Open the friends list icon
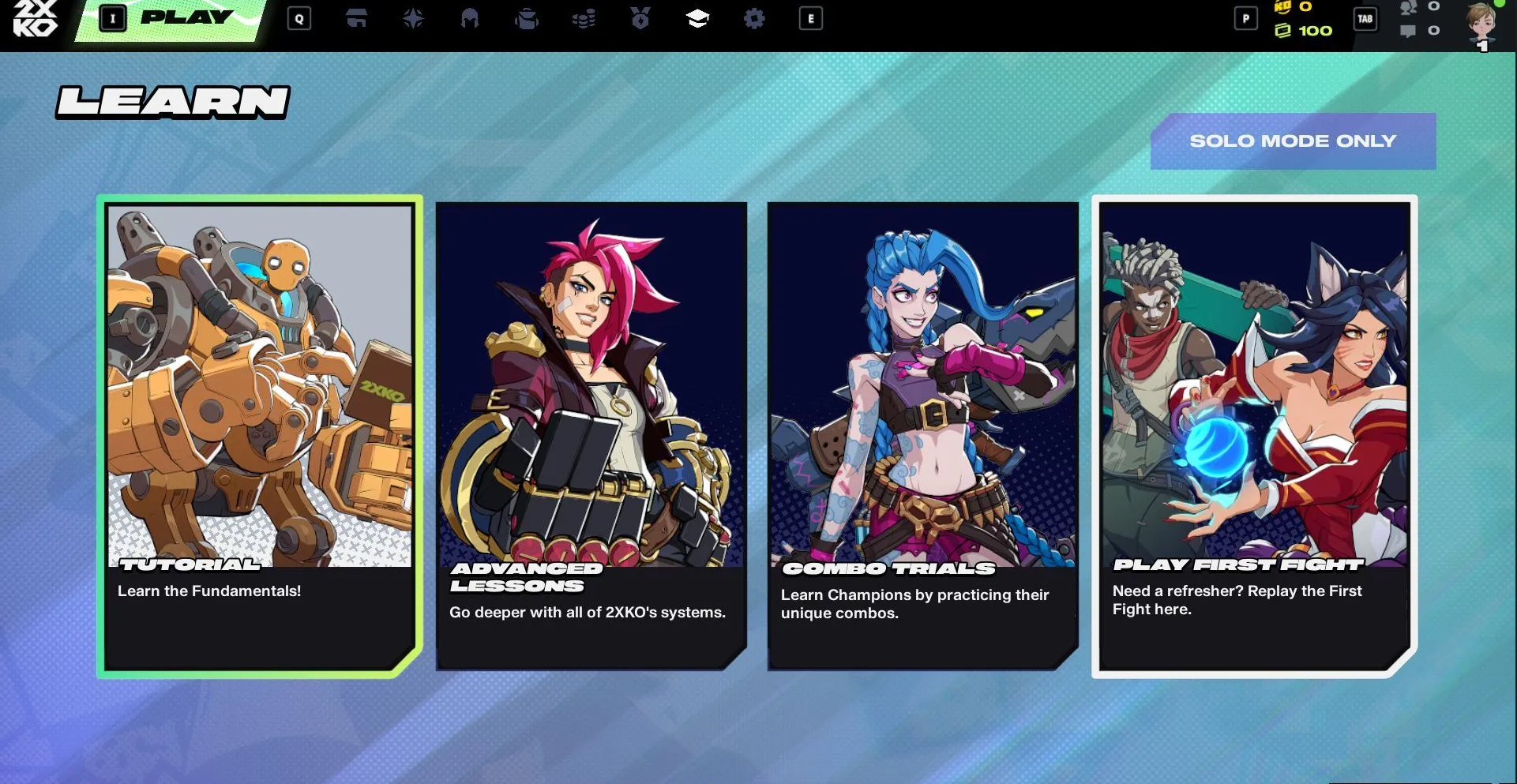This screenshot has width=1517, height=784. [1408, 7]
